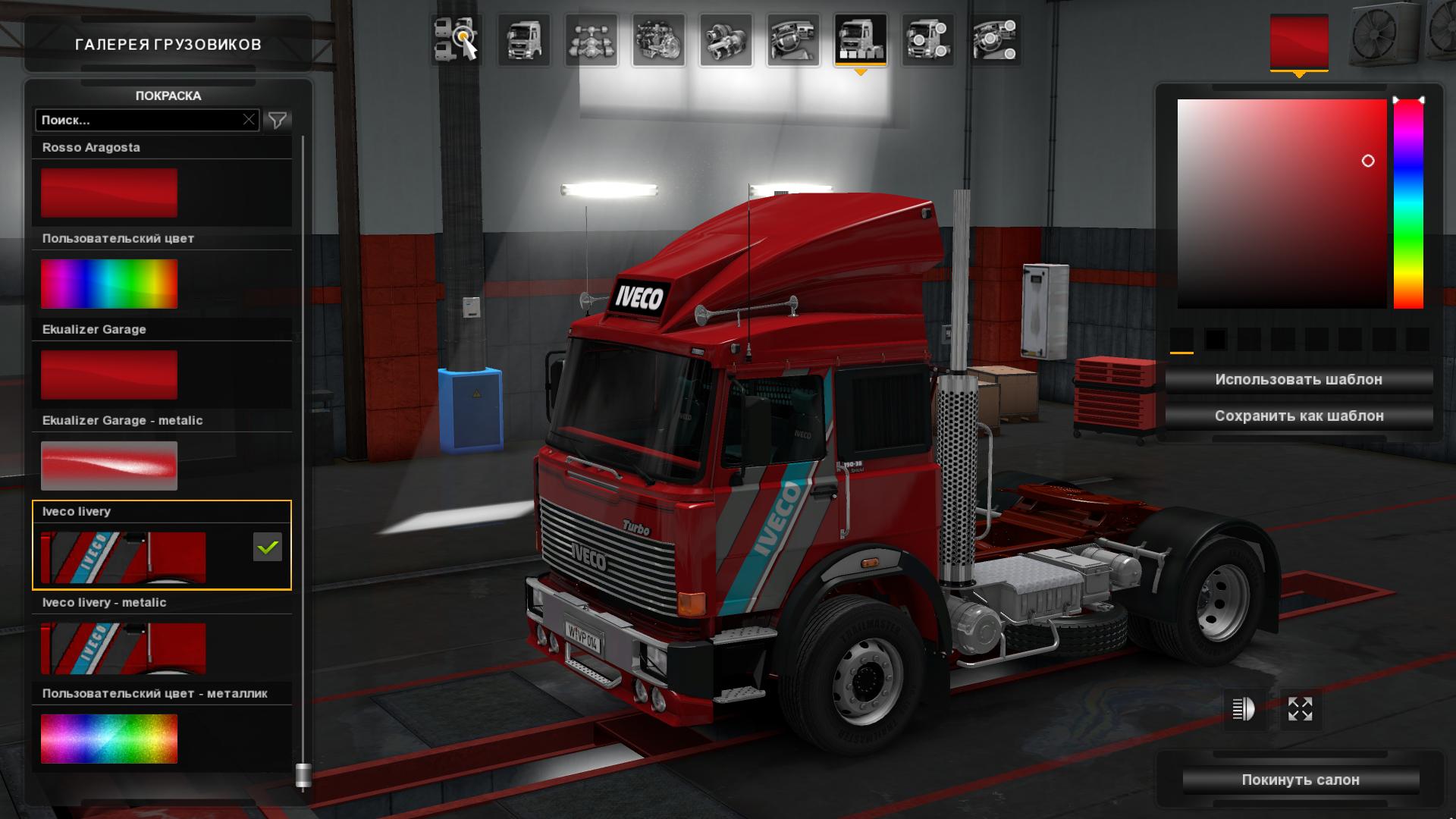Viewport: 1456px width, 819px height.
Task: Click "Сохранить как шаблон" button
Action: (x=1298, y=416)
